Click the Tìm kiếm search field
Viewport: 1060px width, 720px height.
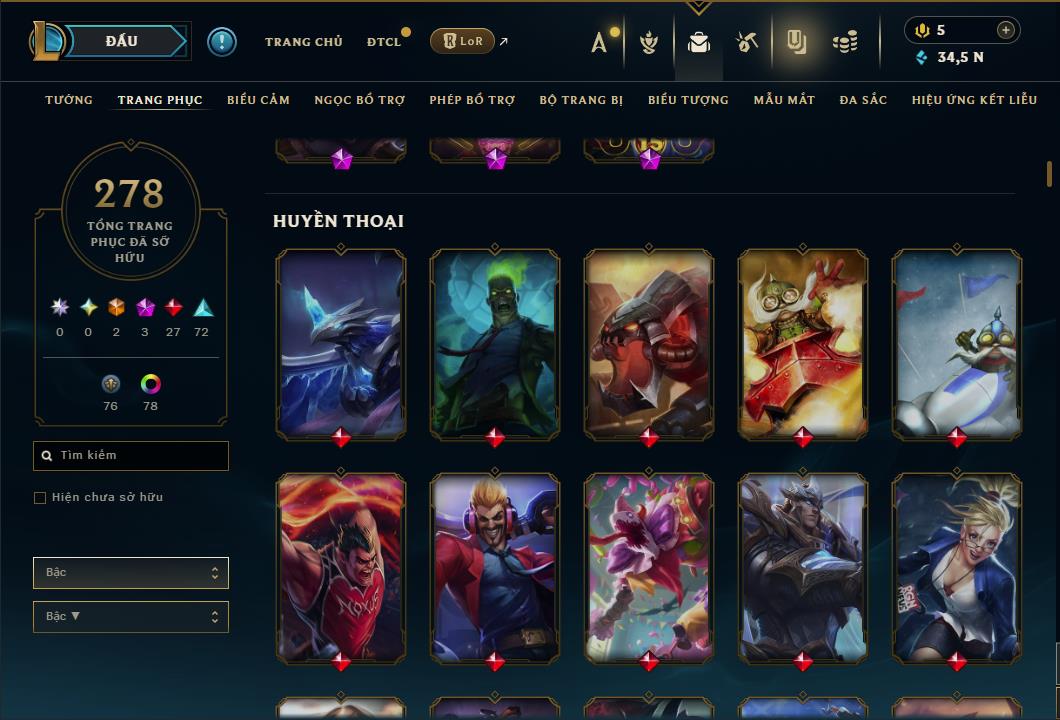coord(131,456)
